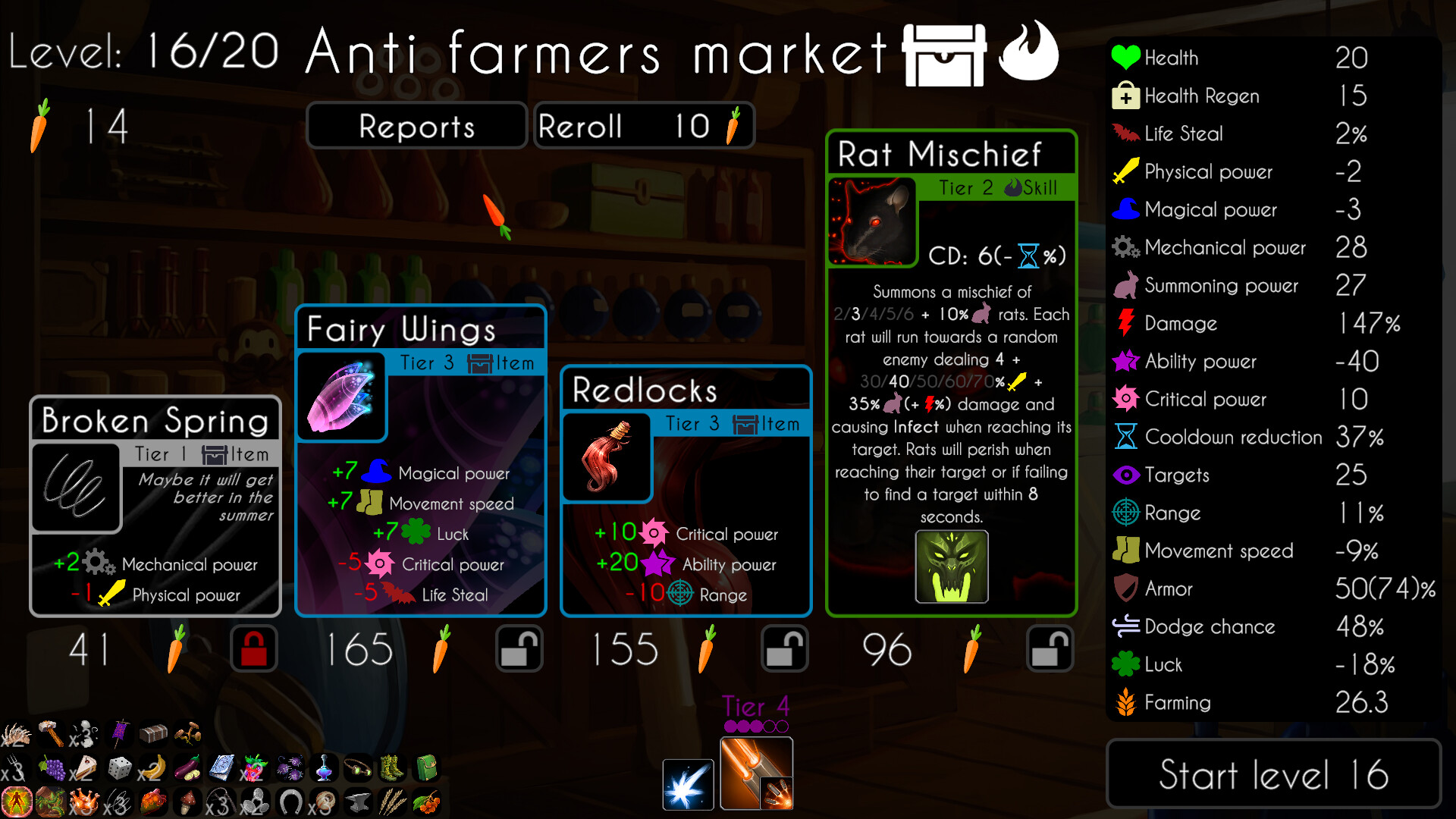Image resolution: width=1456 pixels, height=819 pixels.
Task: Select the anvil item in the bottom inventory
Action: [357, 802]
